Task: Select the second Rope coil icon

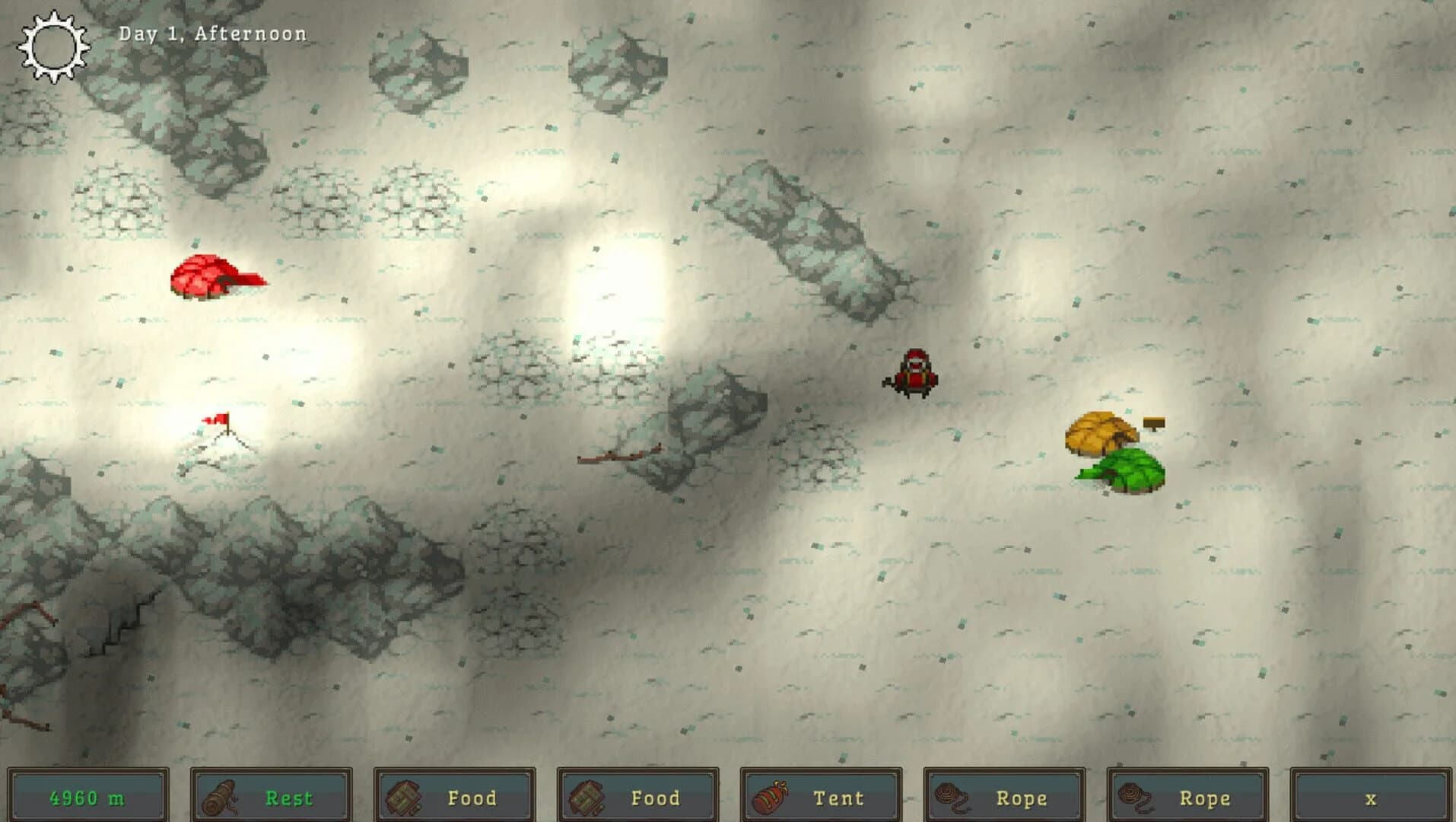Action: pos(1136,798)
